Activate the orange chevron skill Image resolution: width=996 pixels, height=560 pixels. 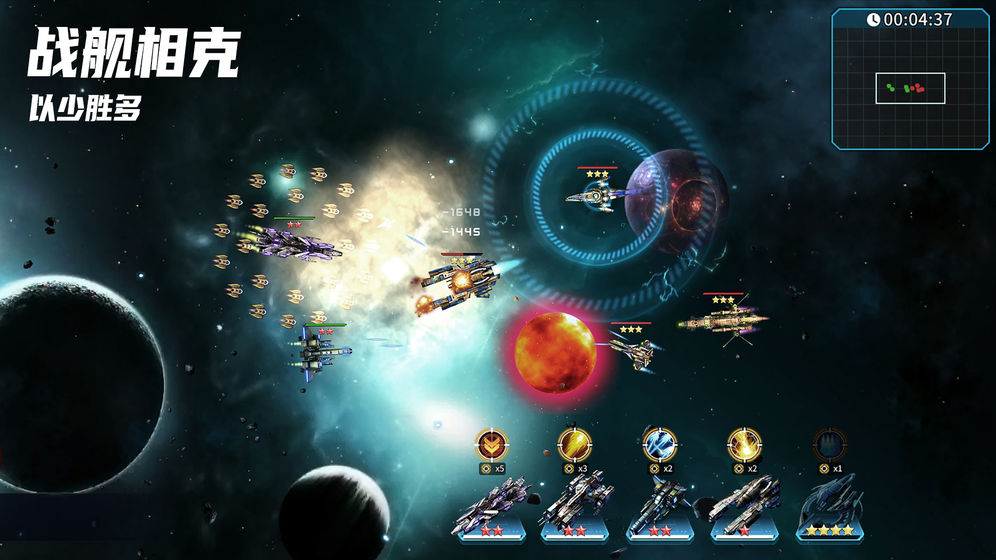(491, 443)
